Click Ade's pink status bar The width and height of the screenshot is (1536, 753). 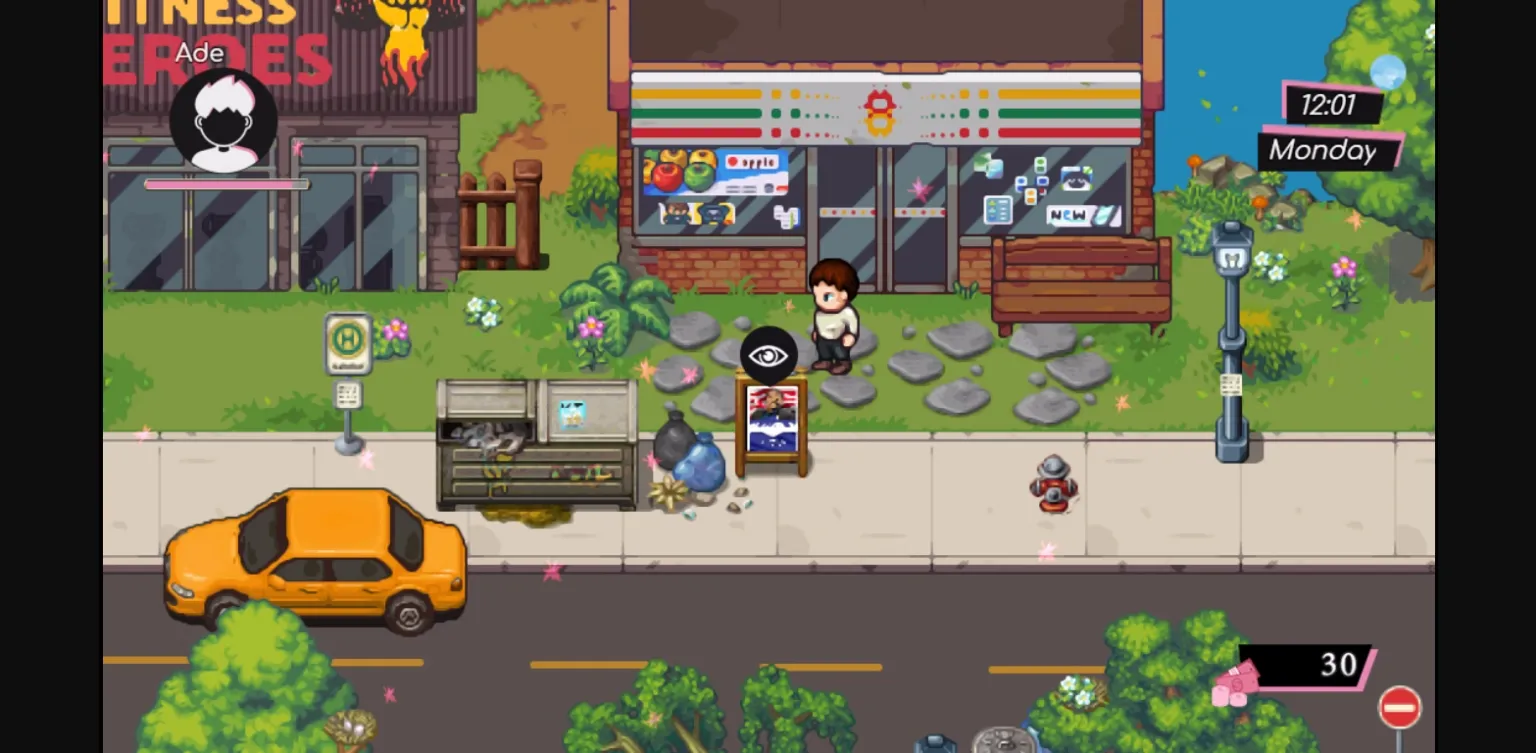pos(225,184)
